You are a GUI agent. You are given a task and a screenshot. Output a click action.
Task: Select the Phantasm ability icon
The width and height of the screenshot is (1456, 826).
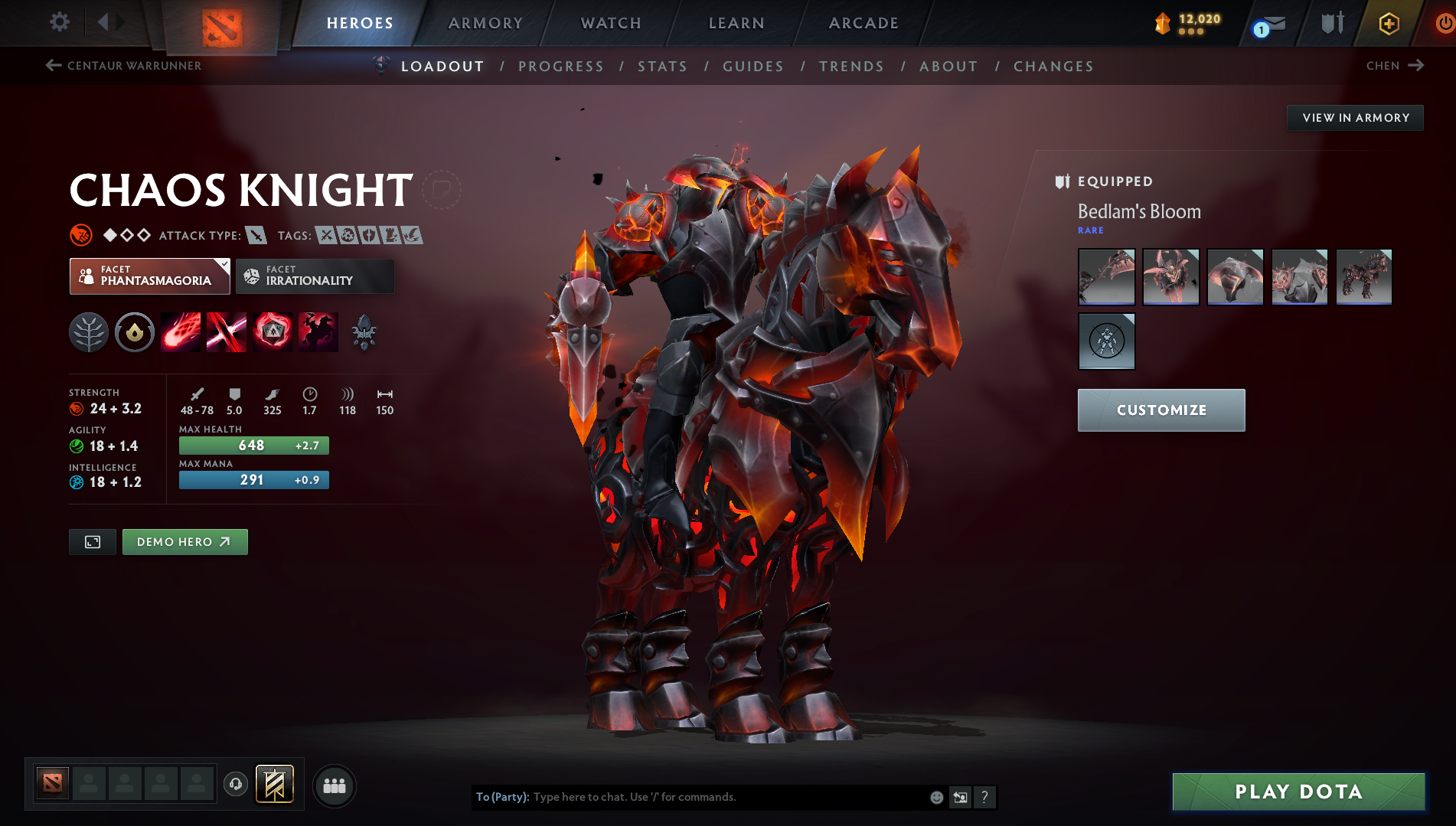pyautogui.click(x=318, y=331)
